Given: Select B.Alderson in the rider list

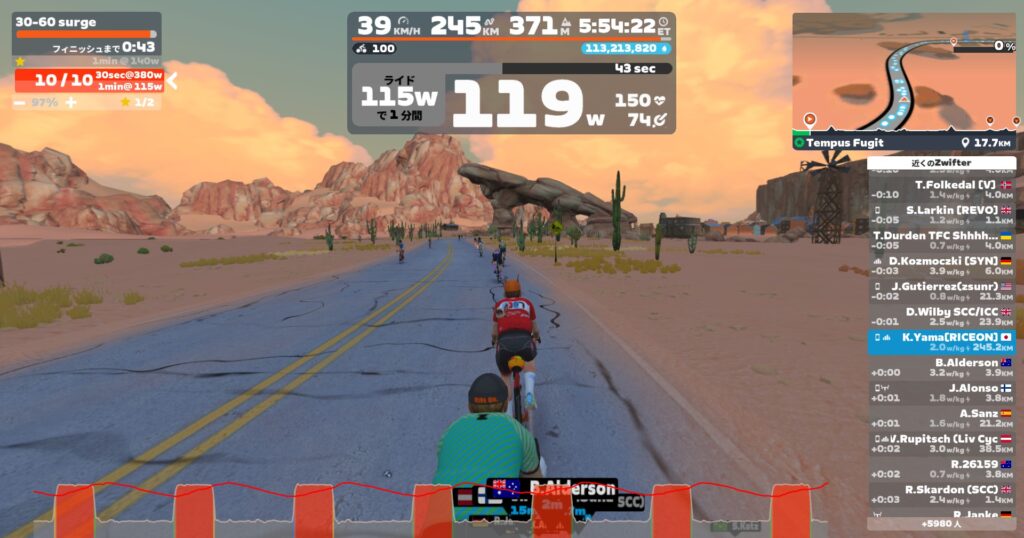Looking at the screenshot, I should (941, 367).
